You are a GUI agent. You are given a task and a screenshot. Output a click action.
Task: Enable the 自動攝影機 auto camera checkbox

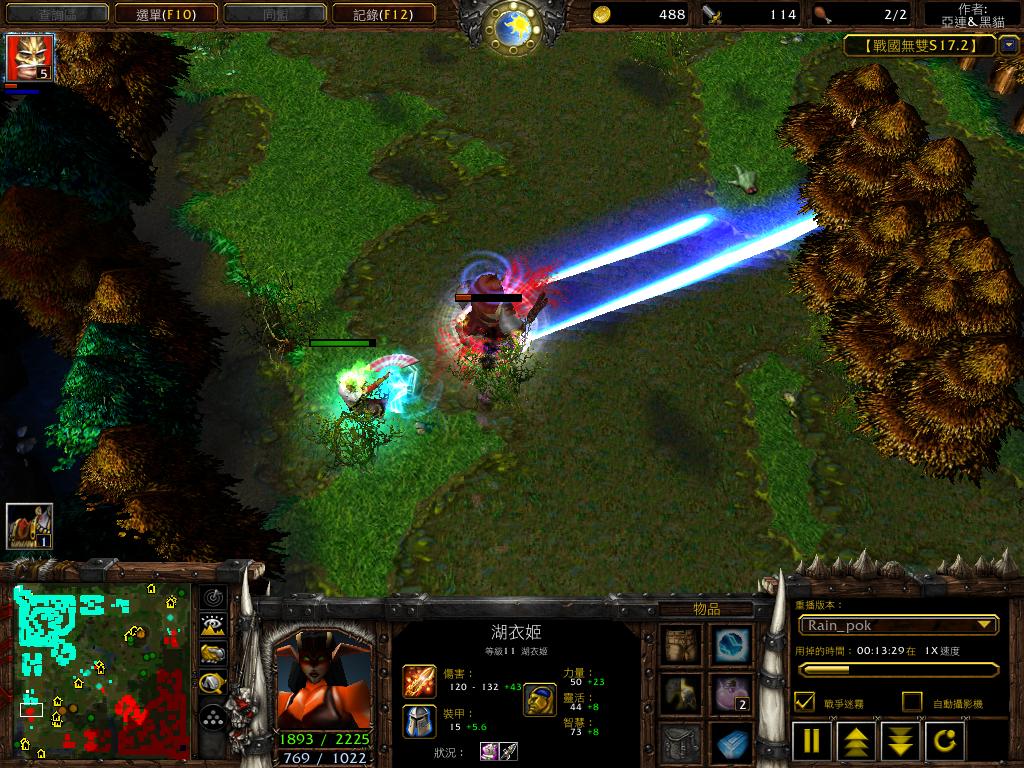tap(912, 702)
